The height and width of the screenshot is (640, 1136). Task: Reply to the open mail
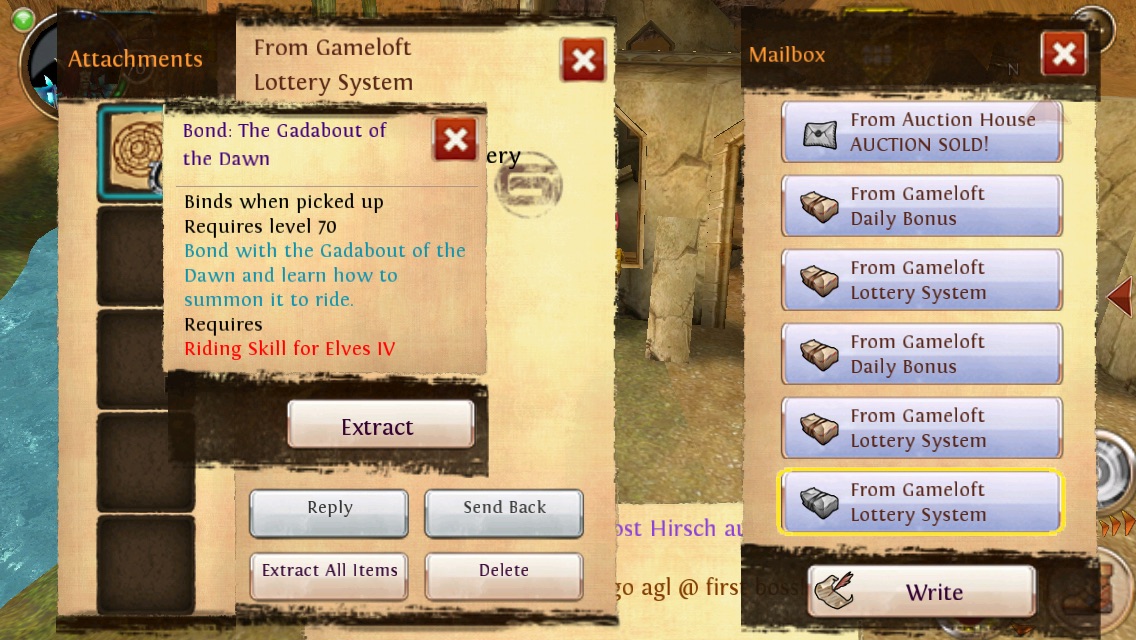tap(329, 510)
